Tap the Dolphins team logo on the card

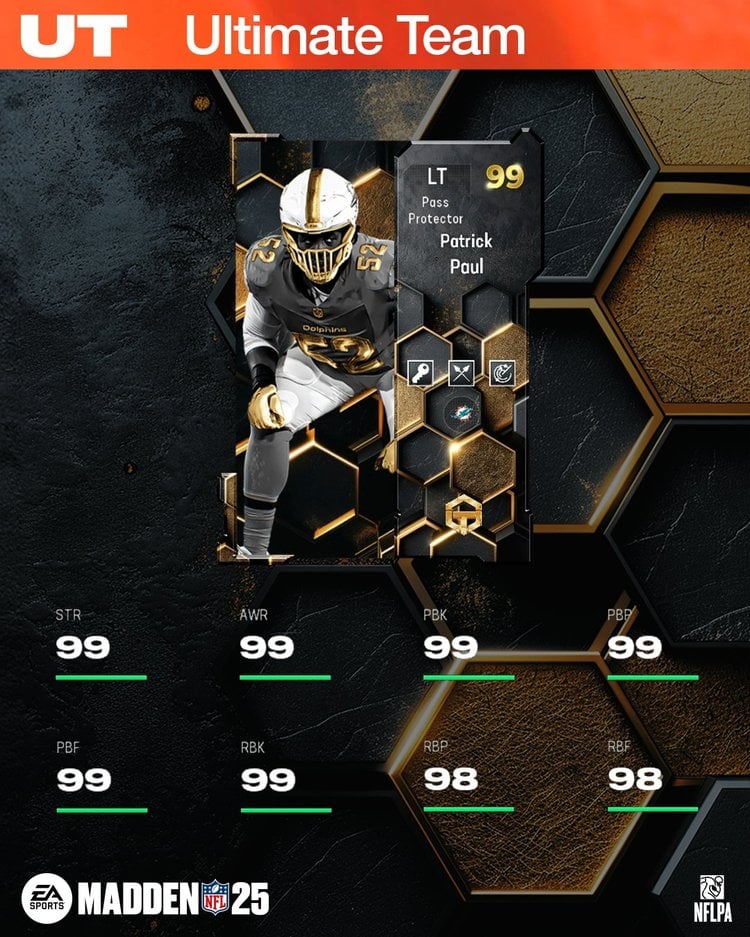(x=461, y=414)
